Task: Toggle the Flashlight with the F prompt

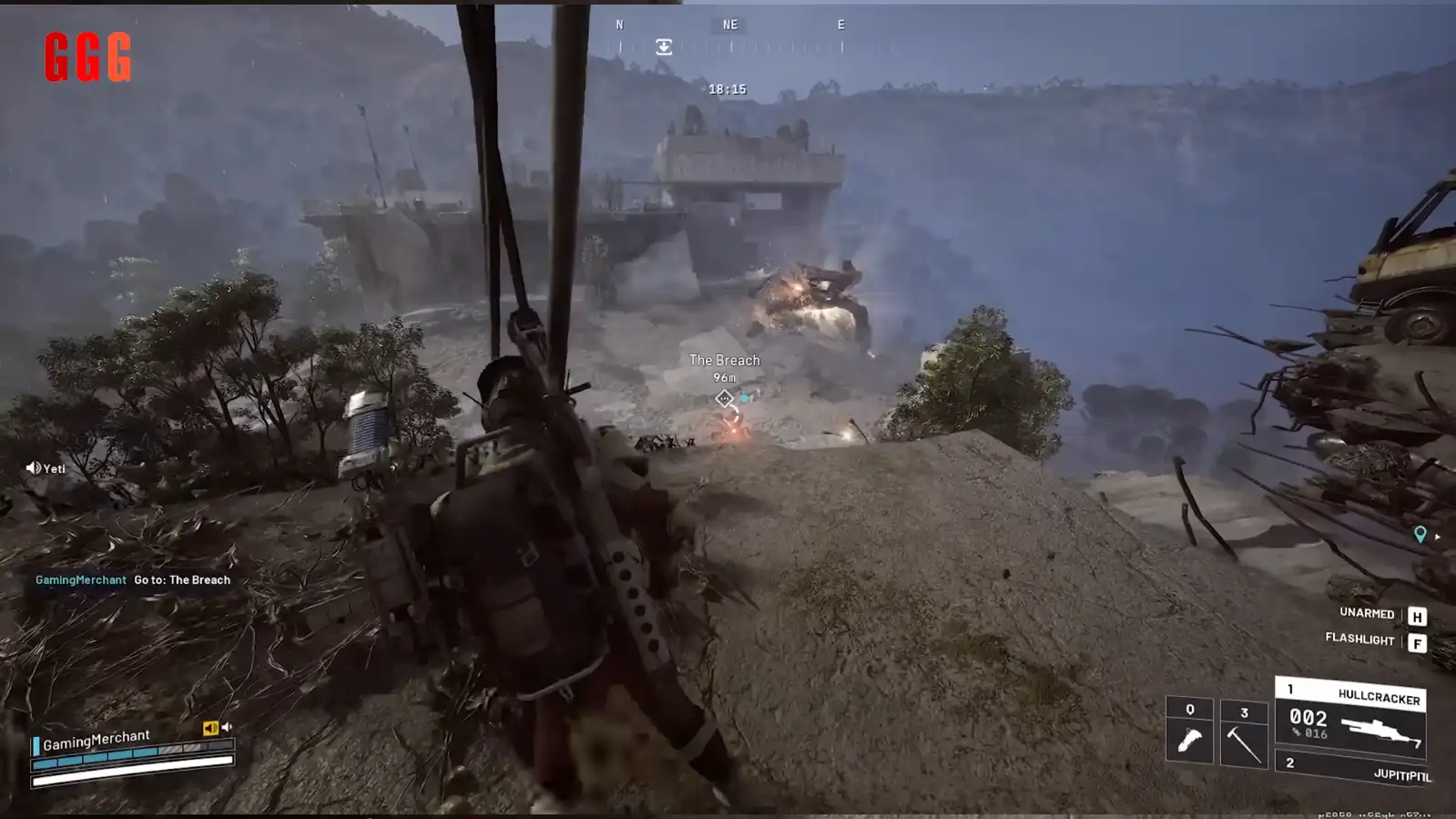Action: (x=1417, y=641)
